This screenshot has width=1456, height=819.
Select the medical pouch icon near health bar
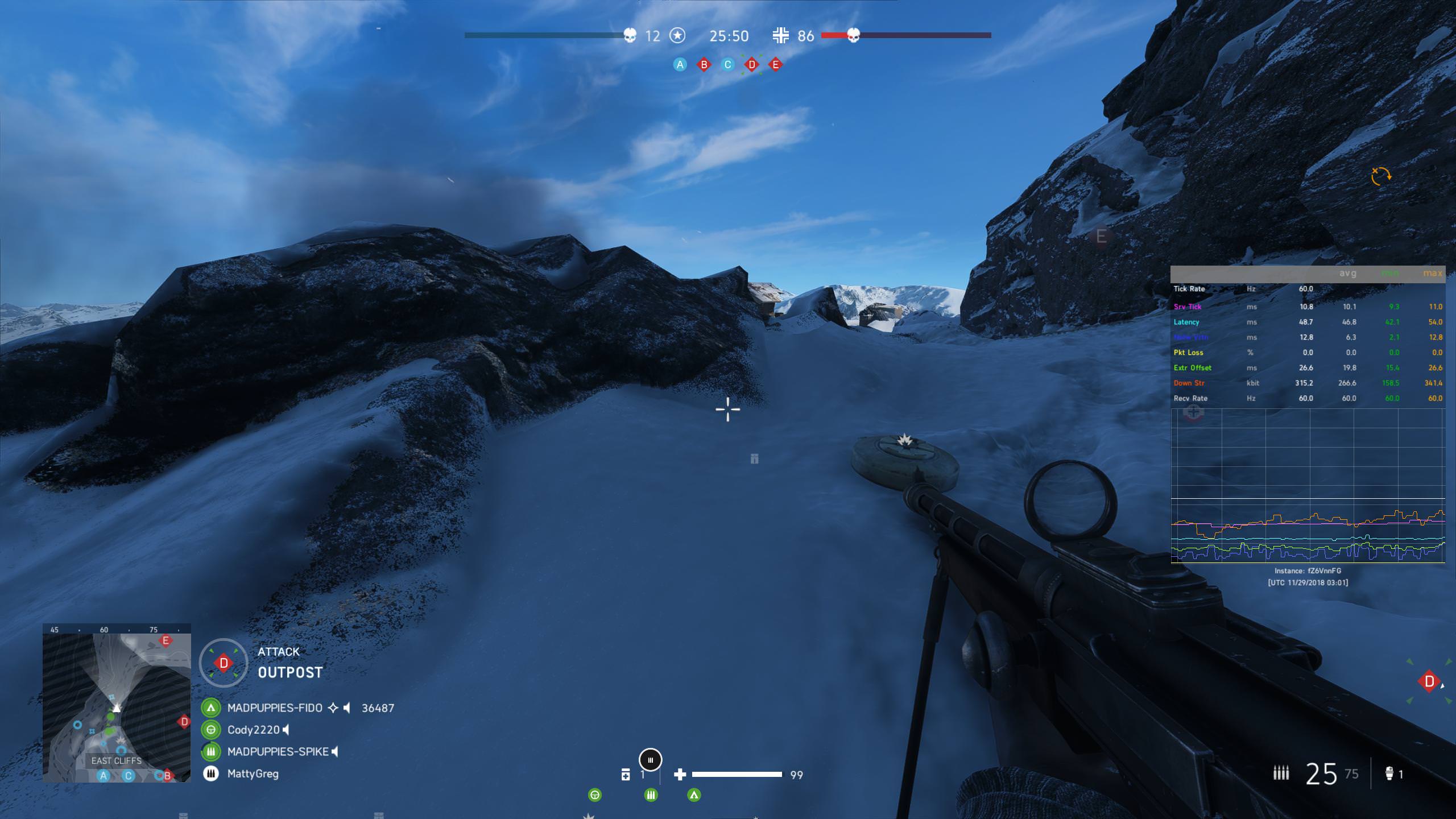click(x=626, y=773)
